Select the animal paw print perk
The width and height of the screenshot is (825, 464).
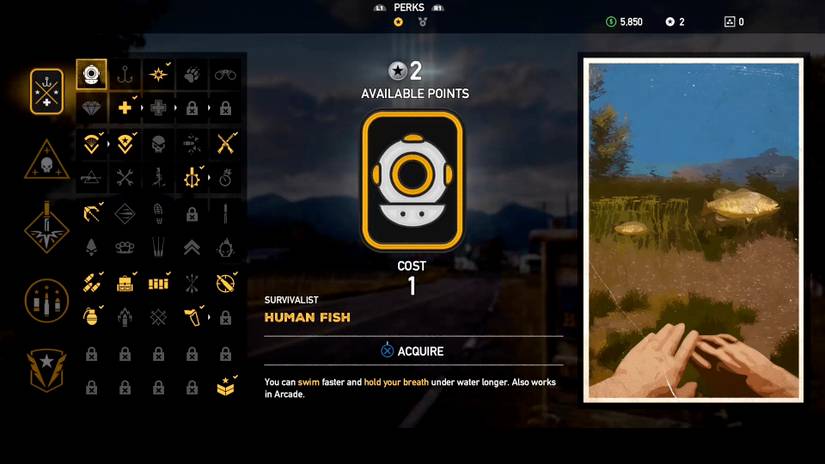(192, 74)
